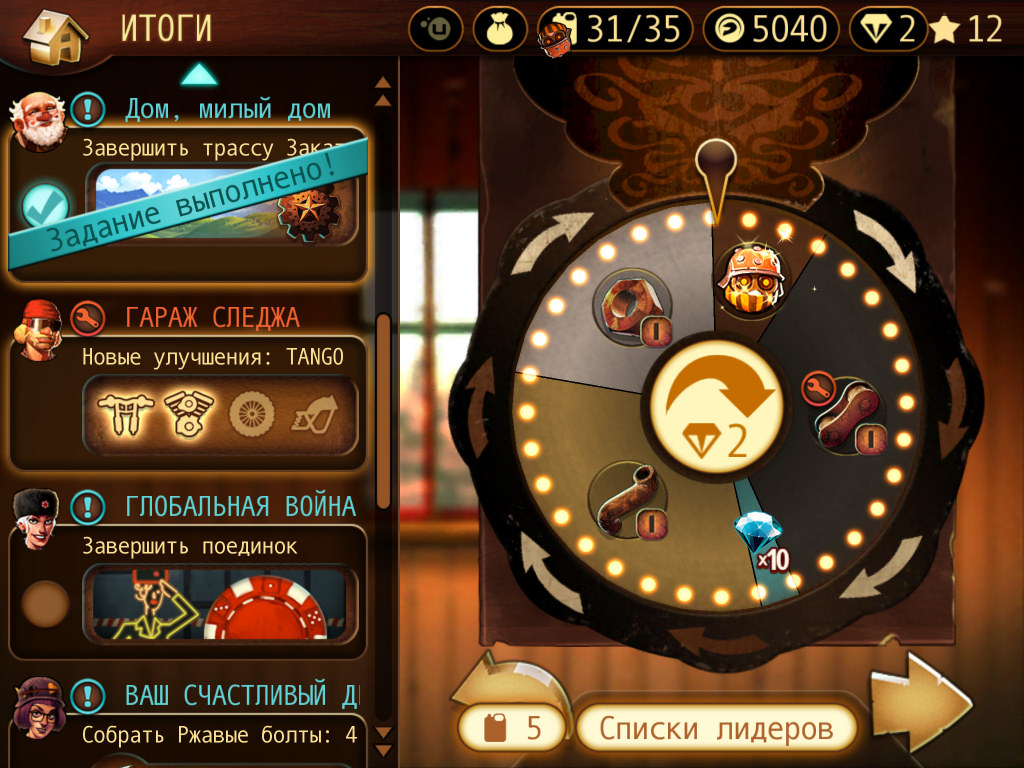Tap the Tango upgrade parts icons
The width and height of the screenshot is (1024, 768).
pyautogui.click(x=218, y=412)
